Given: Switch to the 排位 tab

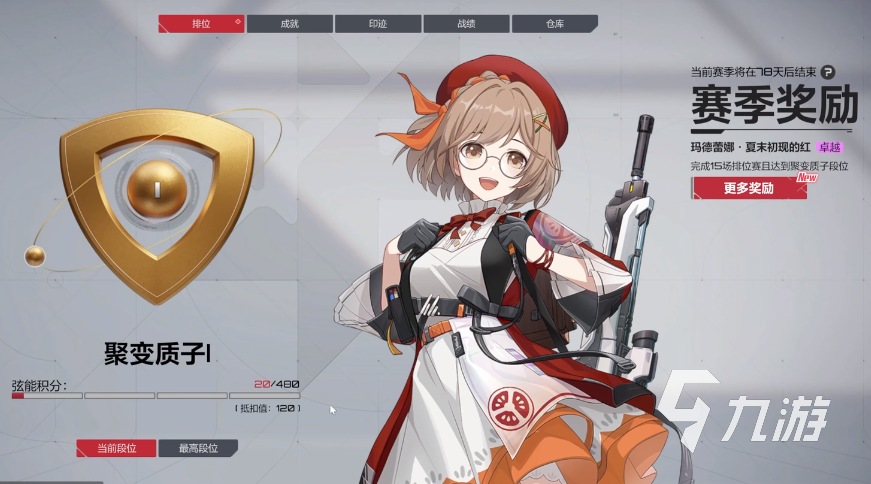Looking at the screenshot, I should pyautogui.click(x=201, y=23).
